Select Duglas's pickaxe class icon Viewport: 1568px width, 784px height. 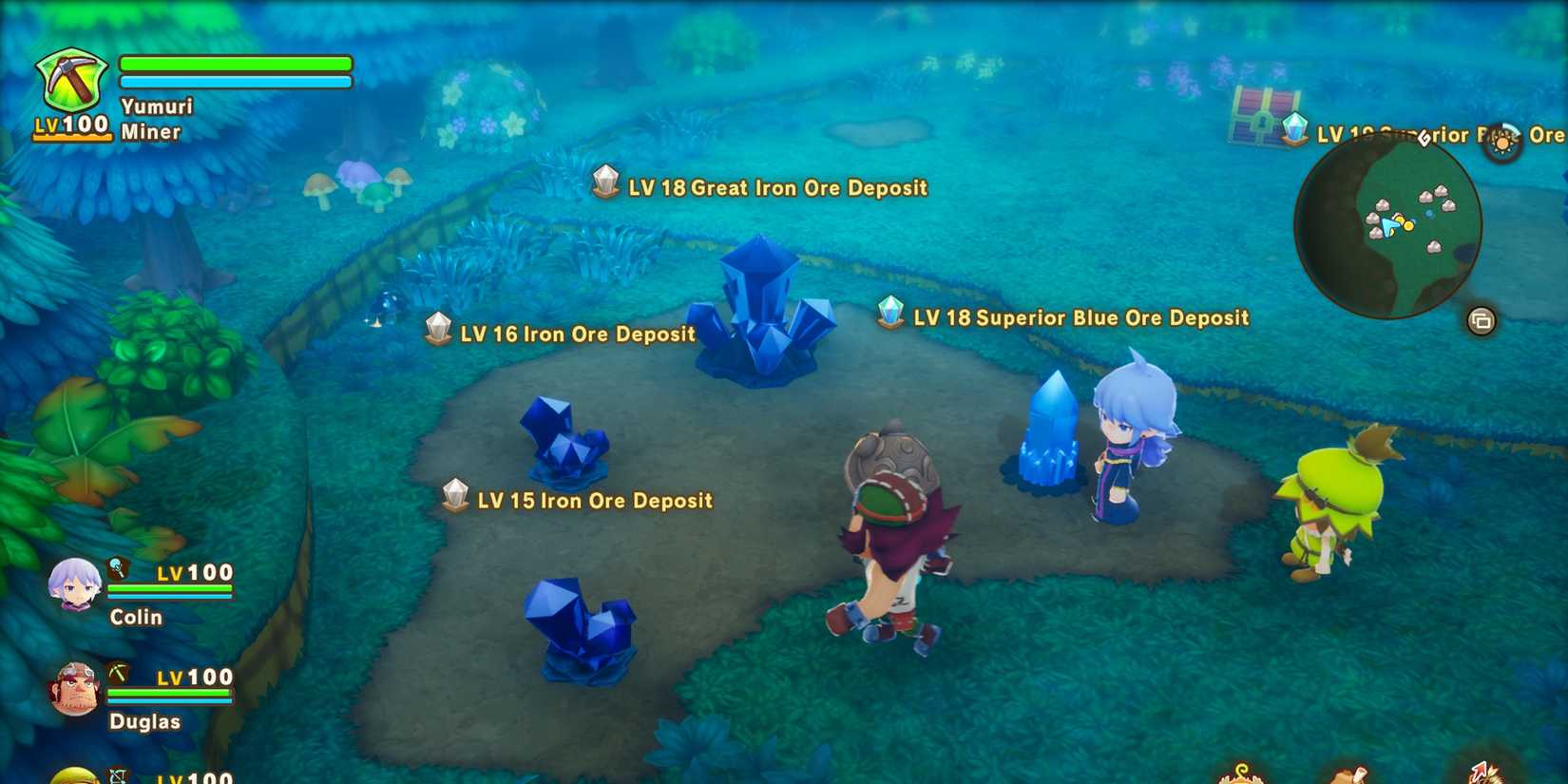click(x=119, y=674)
